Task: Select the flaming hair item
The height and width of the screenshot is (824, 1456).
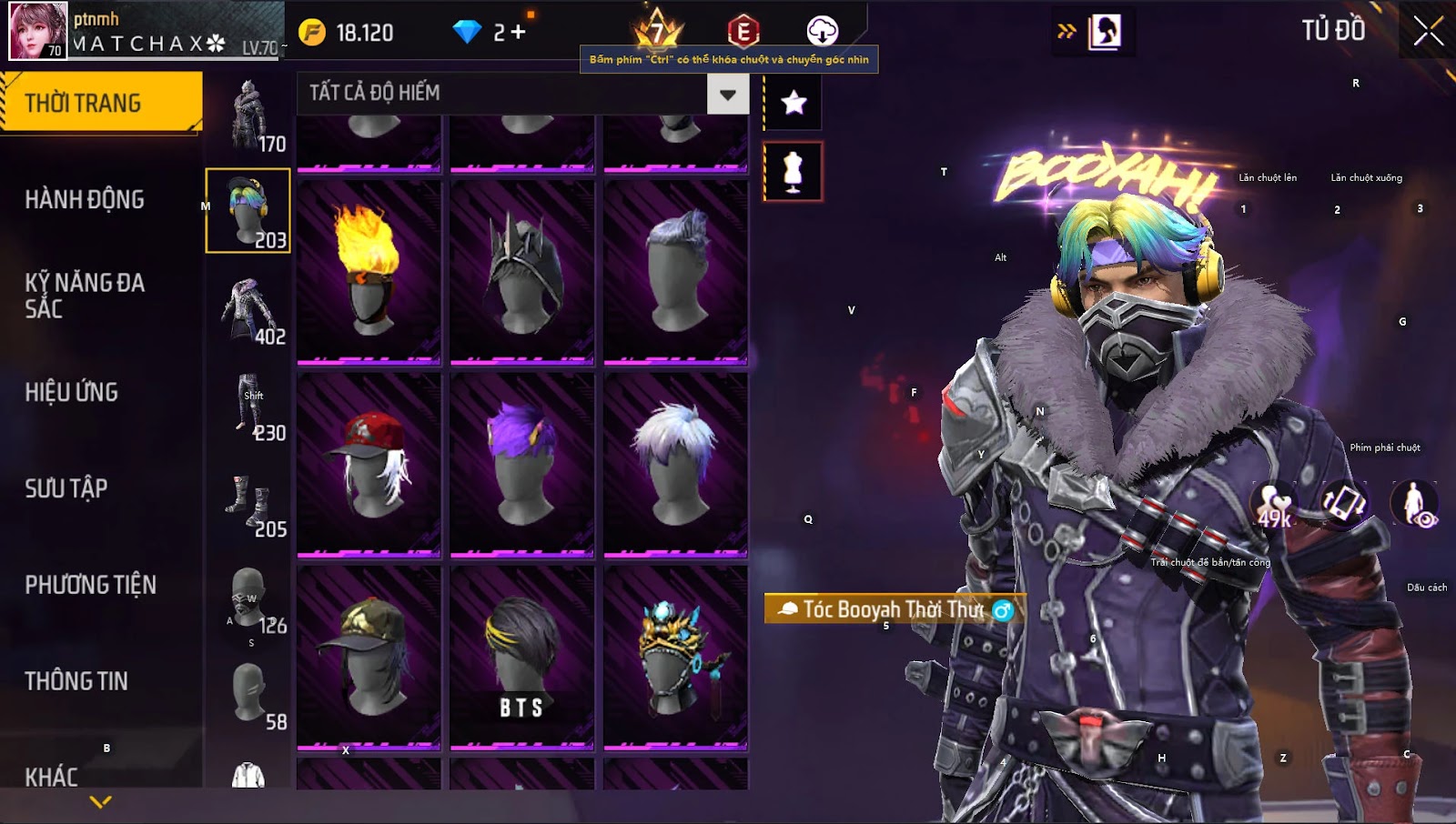Action: (369, 271)
